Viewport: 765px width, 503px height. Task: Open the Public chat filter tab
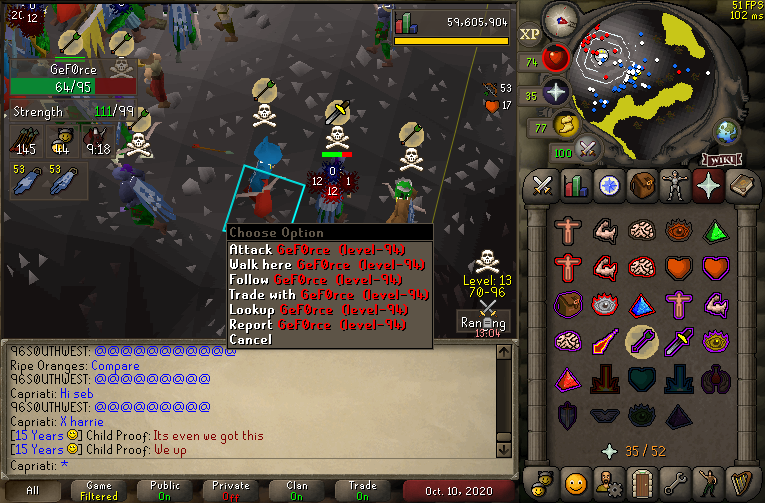pos(165,491)
